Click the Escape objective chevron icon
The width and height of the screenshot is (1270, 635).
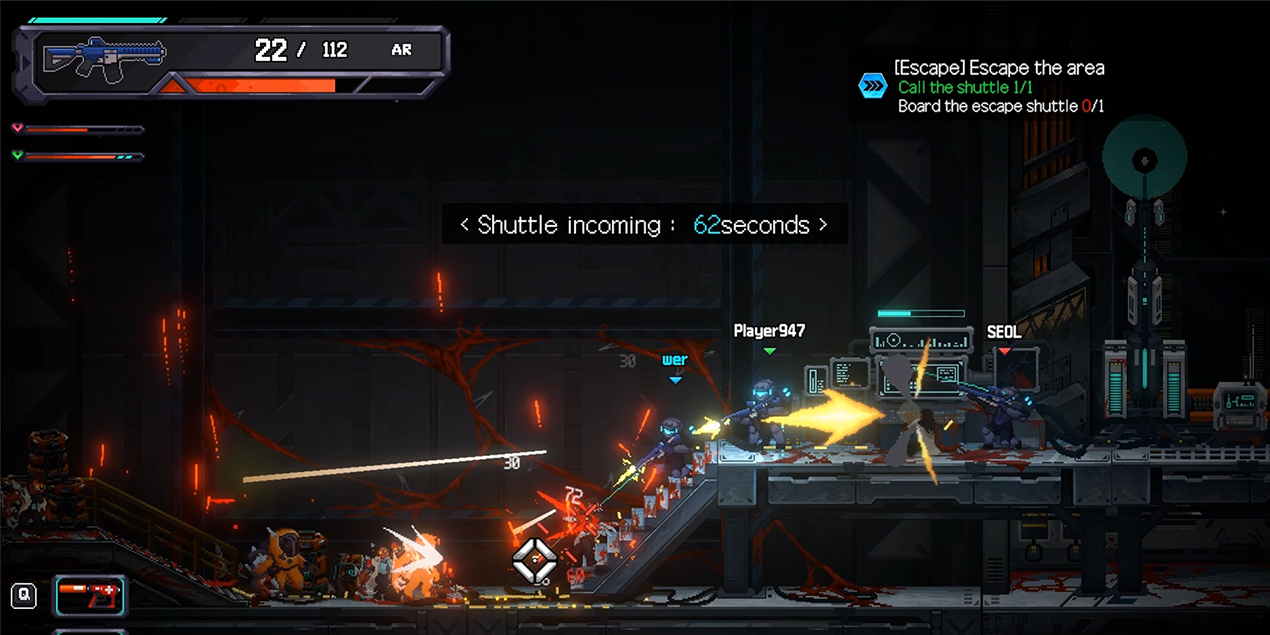tap(873, 86)
